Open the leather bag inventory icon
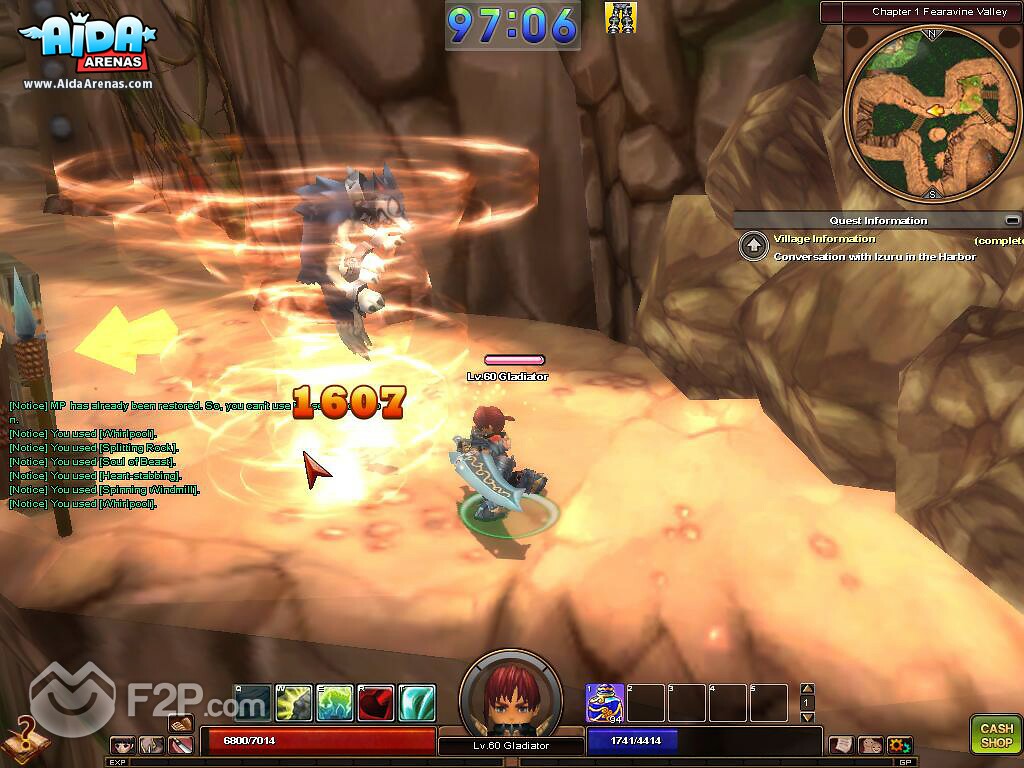 [180, 724]
